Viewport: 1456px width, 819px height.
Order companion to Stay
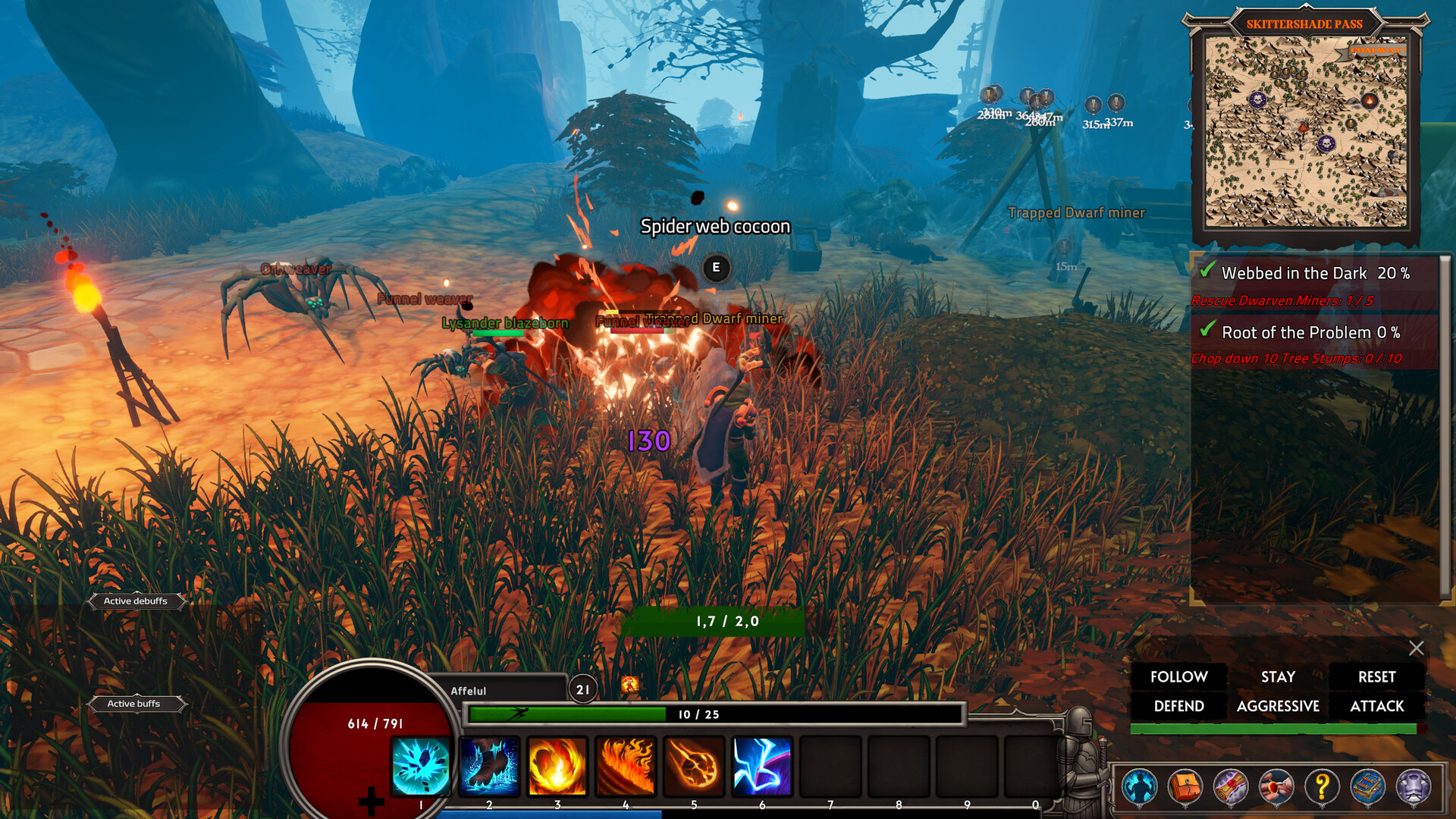coord(1278,676)
